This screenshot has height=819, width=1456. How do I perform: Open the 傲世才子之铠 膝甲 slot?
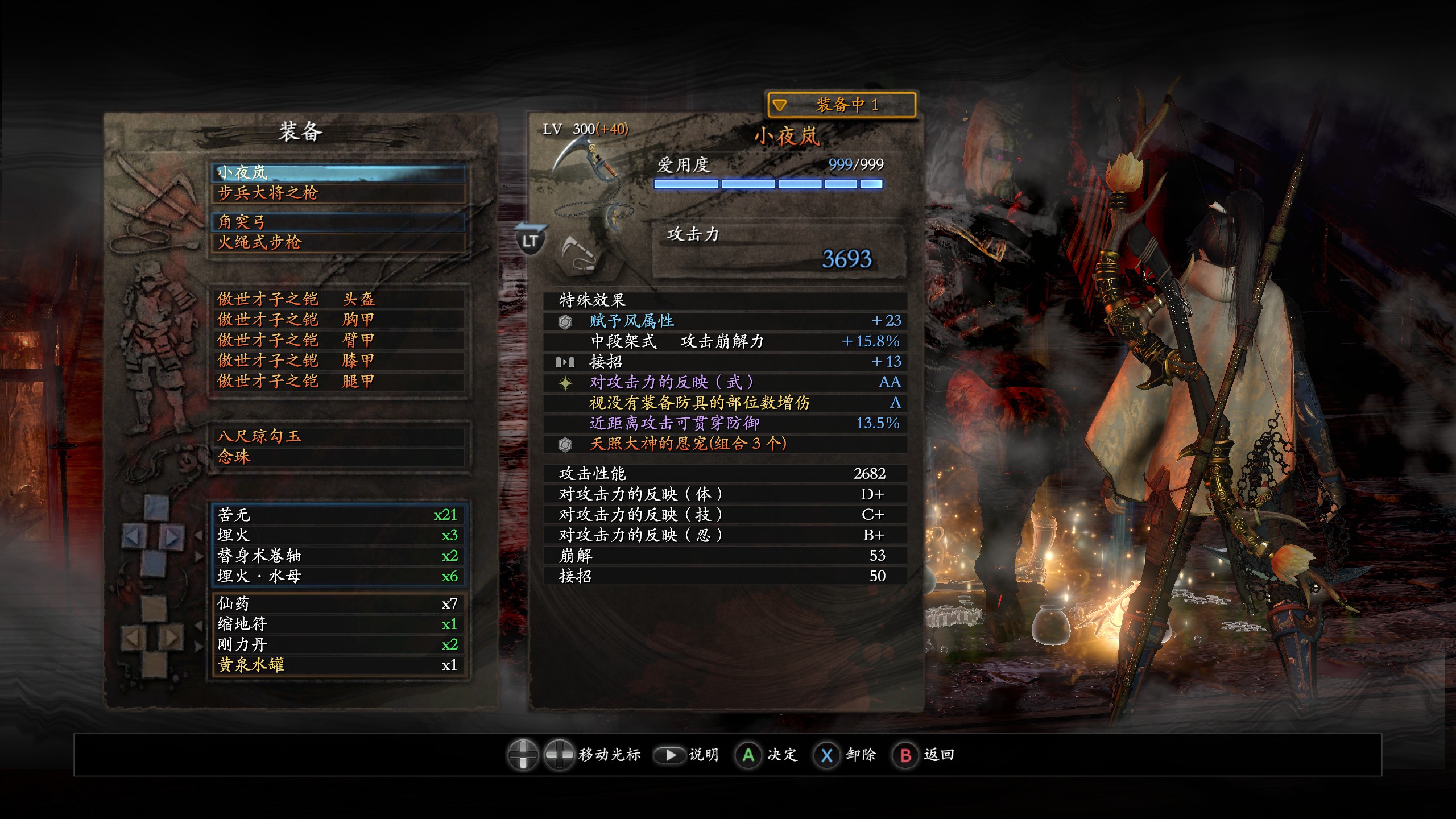tap(339, 361)
